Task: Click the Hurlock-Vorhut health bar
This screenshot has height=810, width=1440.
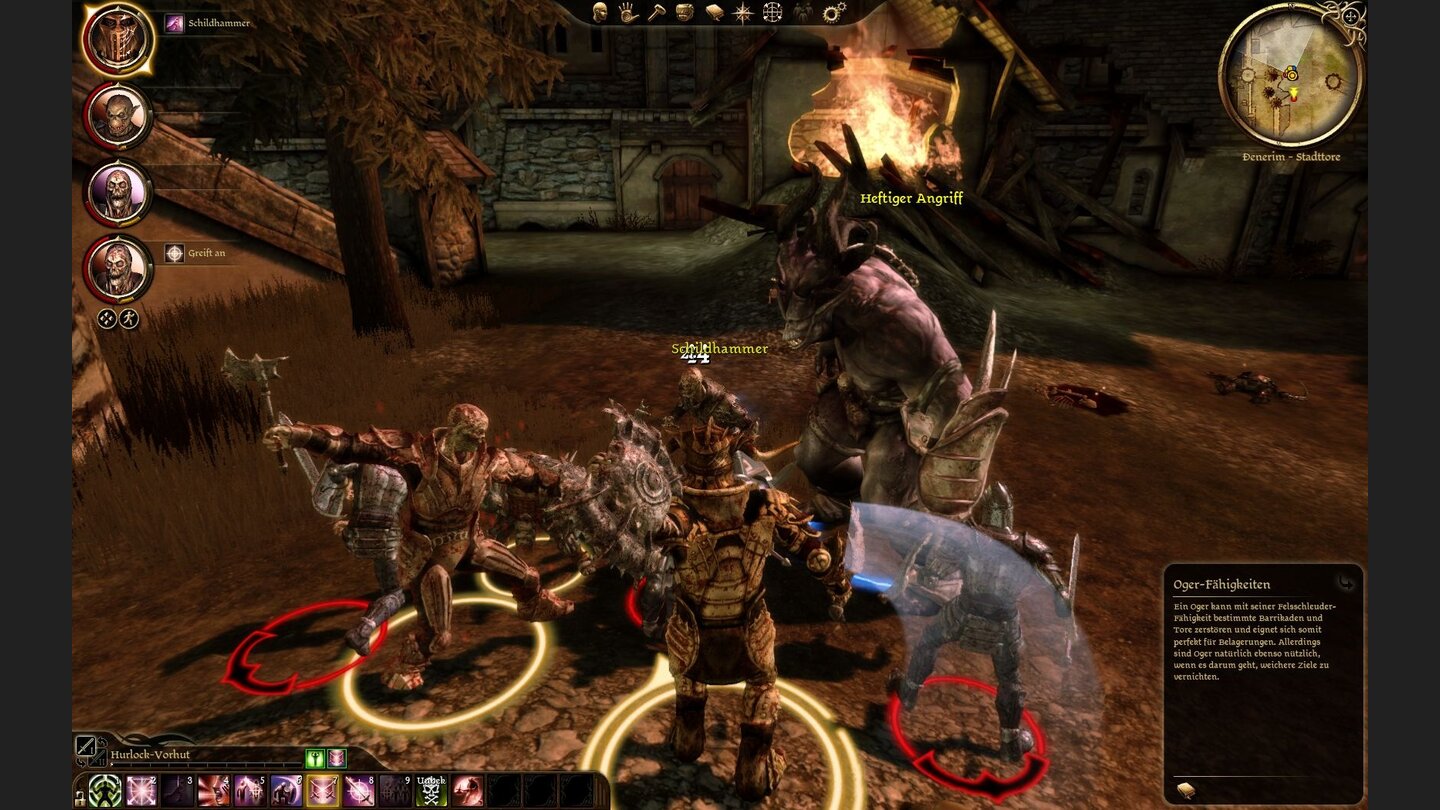Action: 207,764
